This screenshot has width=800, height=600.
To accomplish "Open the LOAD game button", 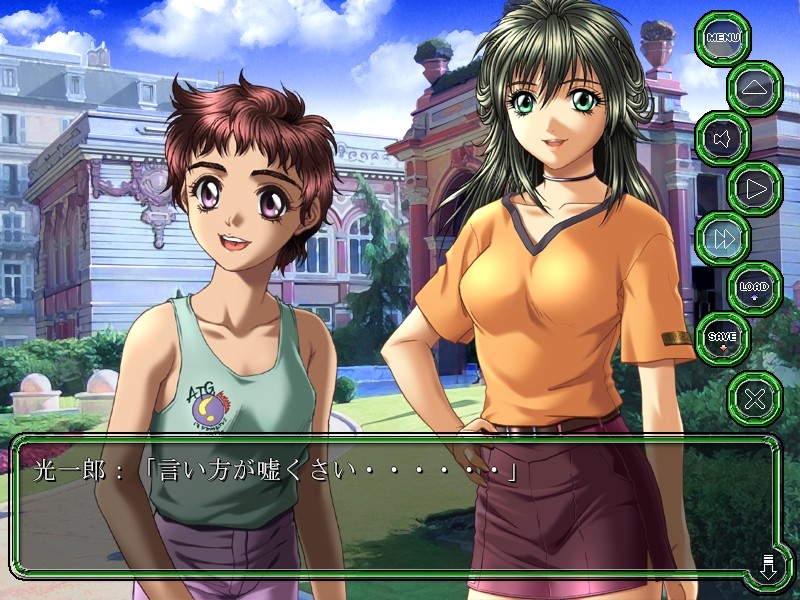I will click(x=753, y=288).
